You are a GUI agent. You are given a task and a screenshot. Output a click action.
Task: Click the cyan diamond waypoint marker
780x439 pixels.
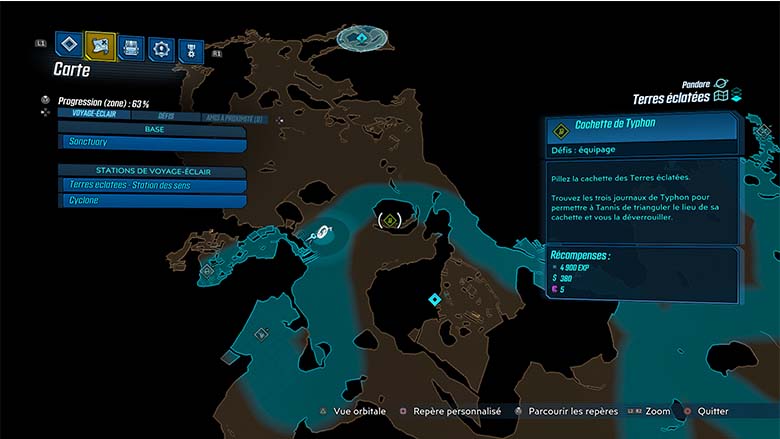pyautogui.click(x=434, y=299)
